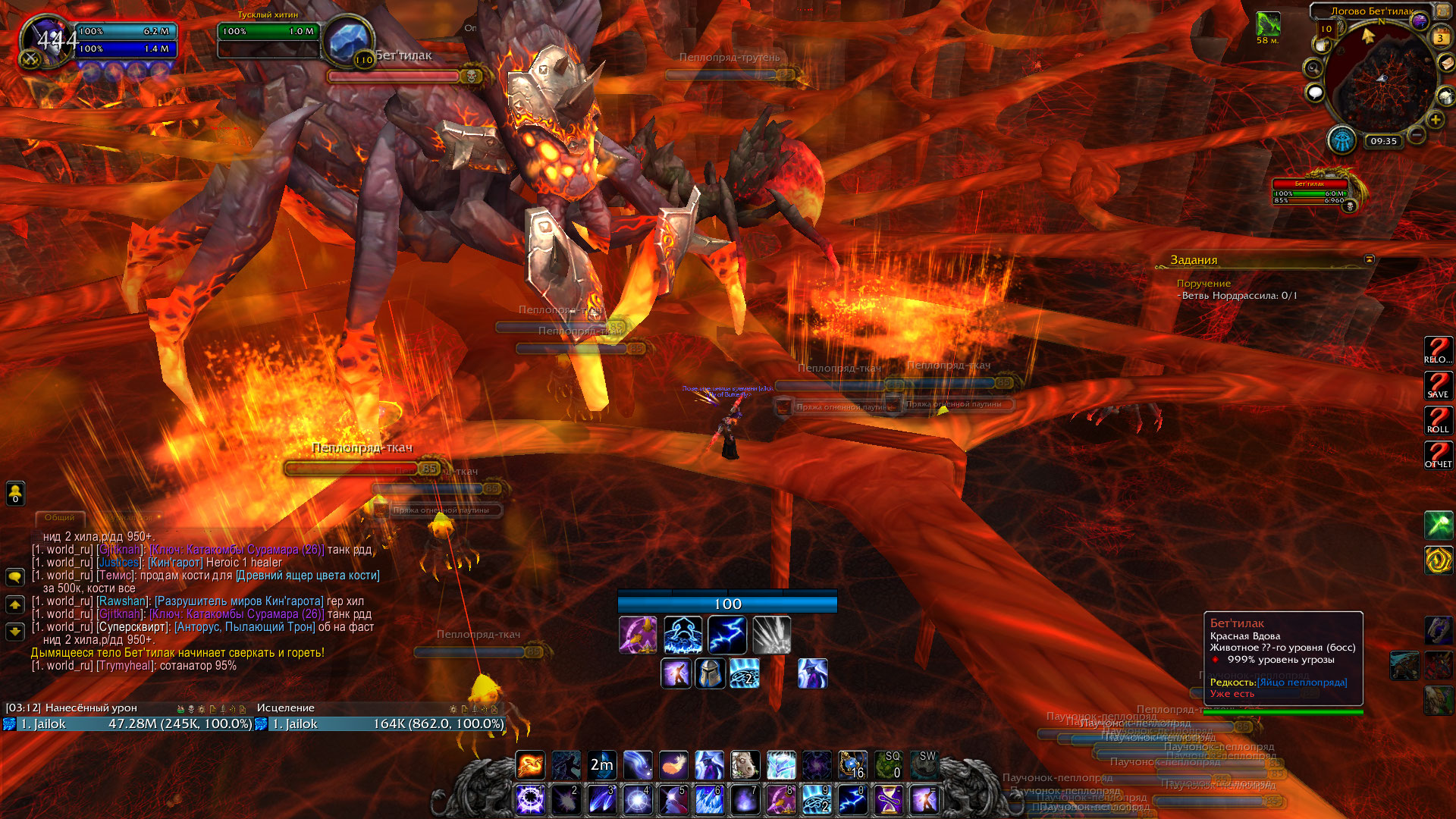Image resolution: width=1456 pixels, height=819 pixels.
Task: Select the Нанесённый урон damage meter header
Action: pyautogui.click(x=91, y=708)
